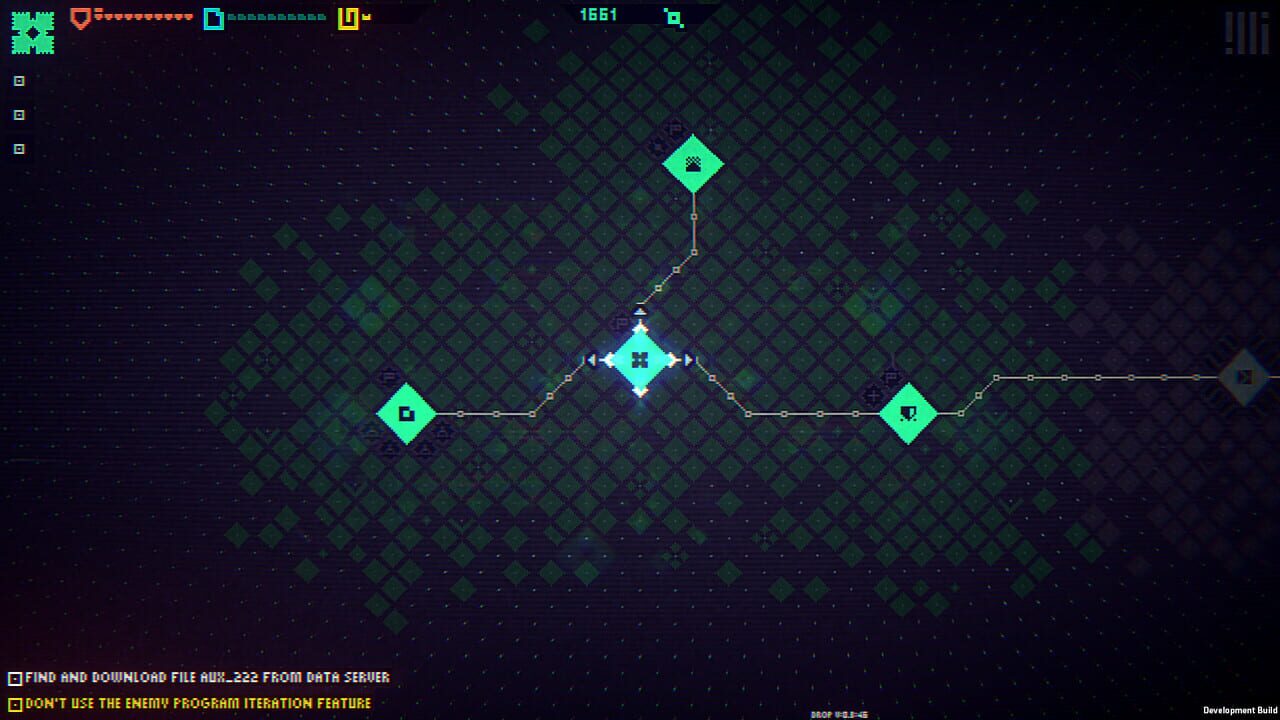Click the left-pointing movement arrow beside the player
The width and height of the screenshot is (1280, 720).
592,361
